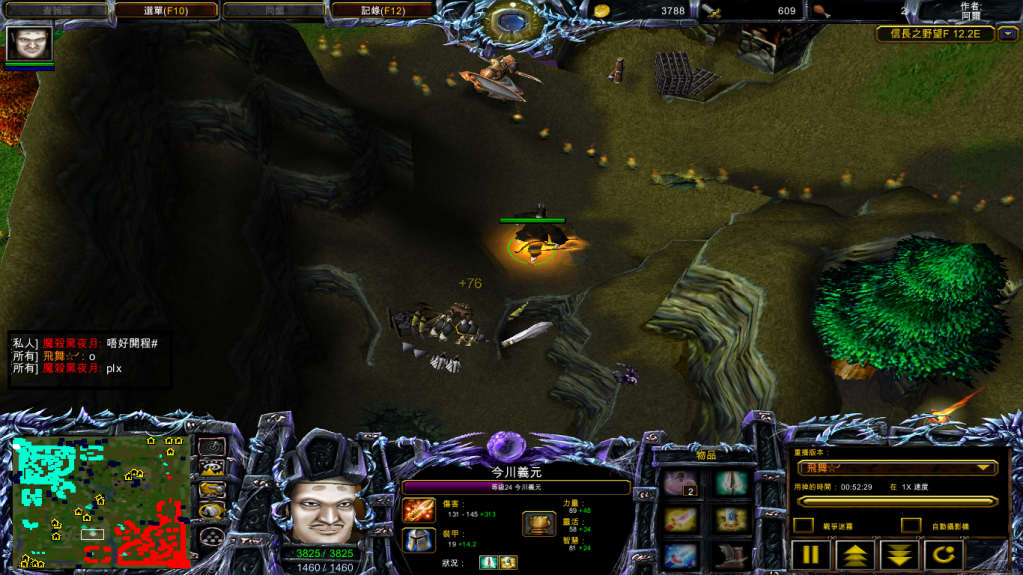
Task: Toggle the minimap terrain display button
Action: (x=211, y=467)
